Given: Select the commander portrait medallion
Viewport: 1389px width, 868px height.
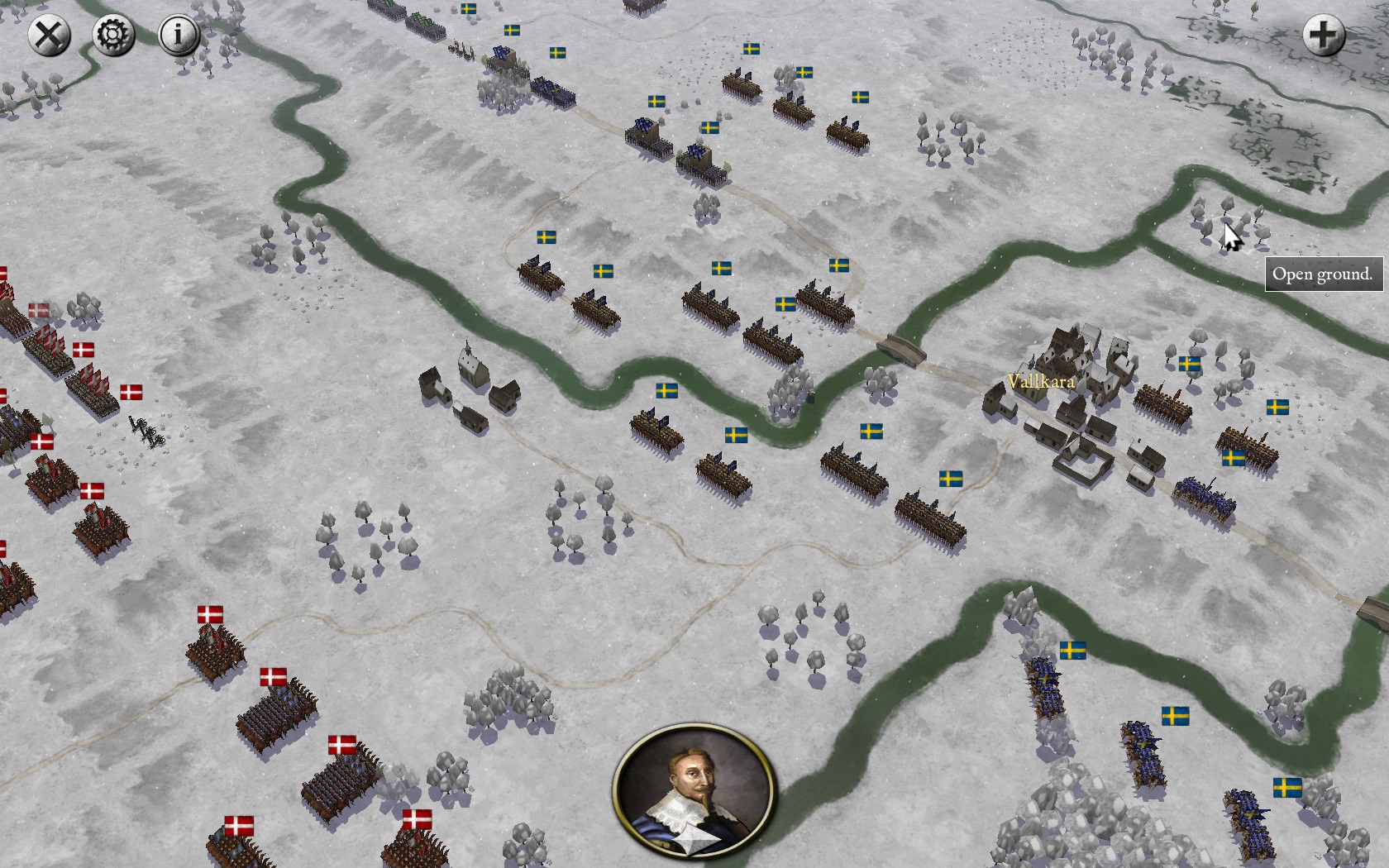Looking at the screenshot, I should (694, 791).
